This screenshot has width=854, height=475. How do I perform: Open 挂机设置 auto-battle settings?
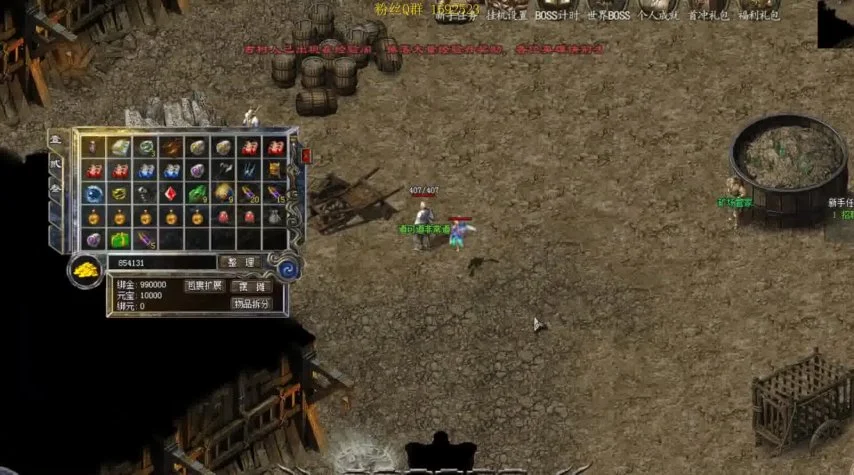point(505,15)
